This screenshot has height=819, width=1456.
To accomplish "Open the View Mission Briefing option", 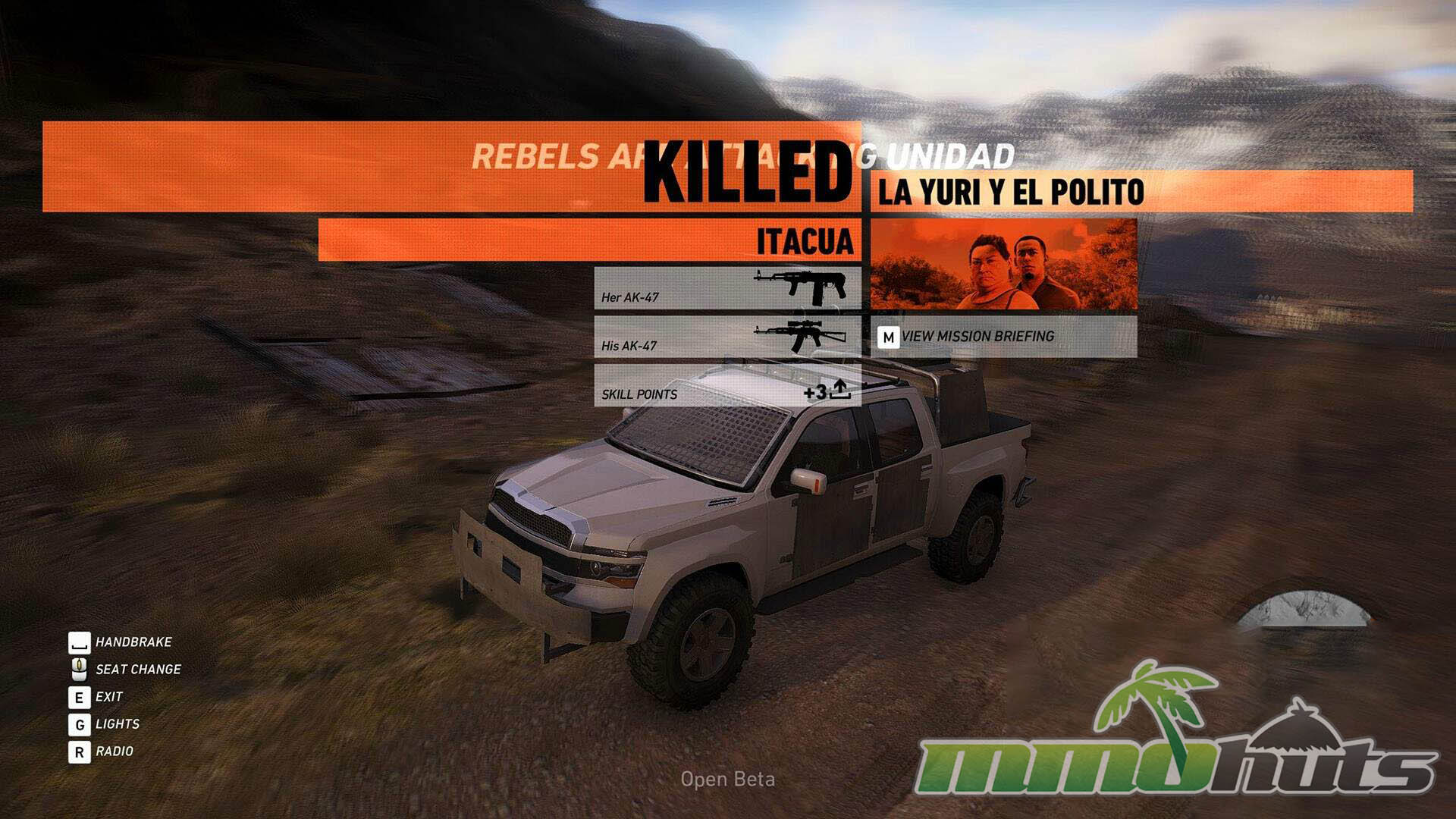I will pyautogui.click(x=1003, y=337).
